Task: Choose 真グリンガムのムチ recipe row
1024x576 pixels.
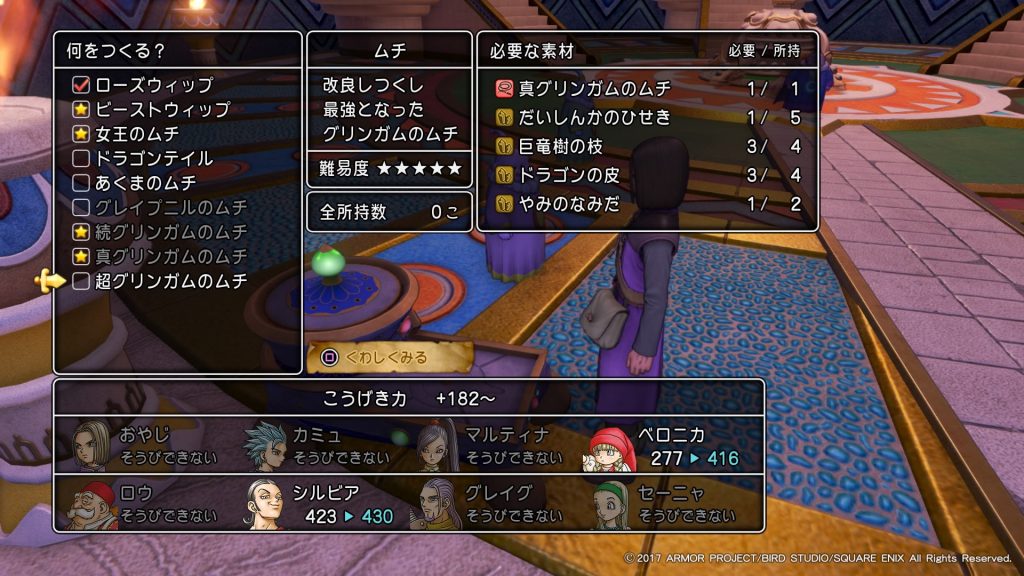Action: point(170,257)
